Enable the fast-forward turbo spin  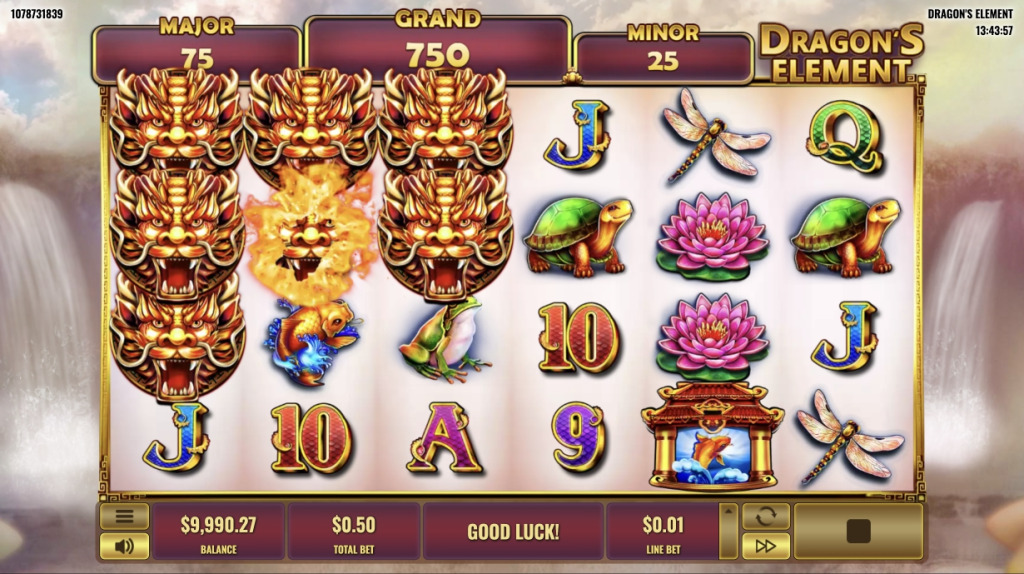click(x=766, y=546)
